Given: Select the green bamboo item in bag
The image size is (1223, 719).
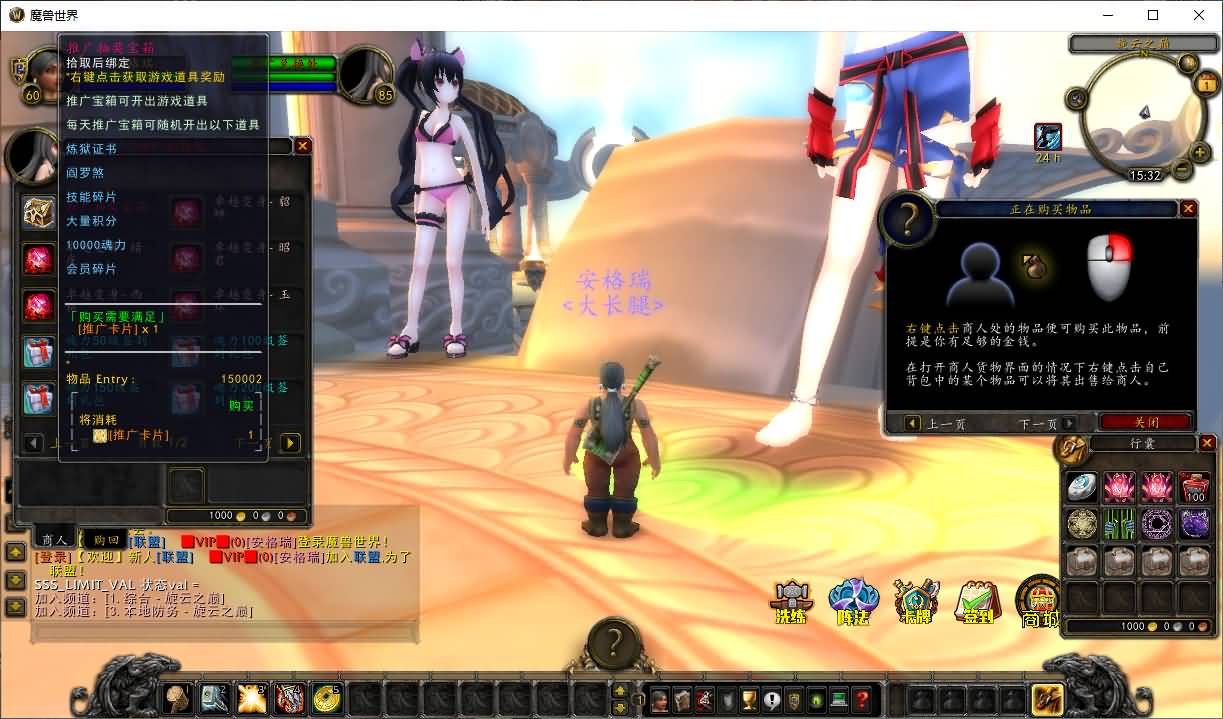Looking at the screenshot, I should [1118, 524].
